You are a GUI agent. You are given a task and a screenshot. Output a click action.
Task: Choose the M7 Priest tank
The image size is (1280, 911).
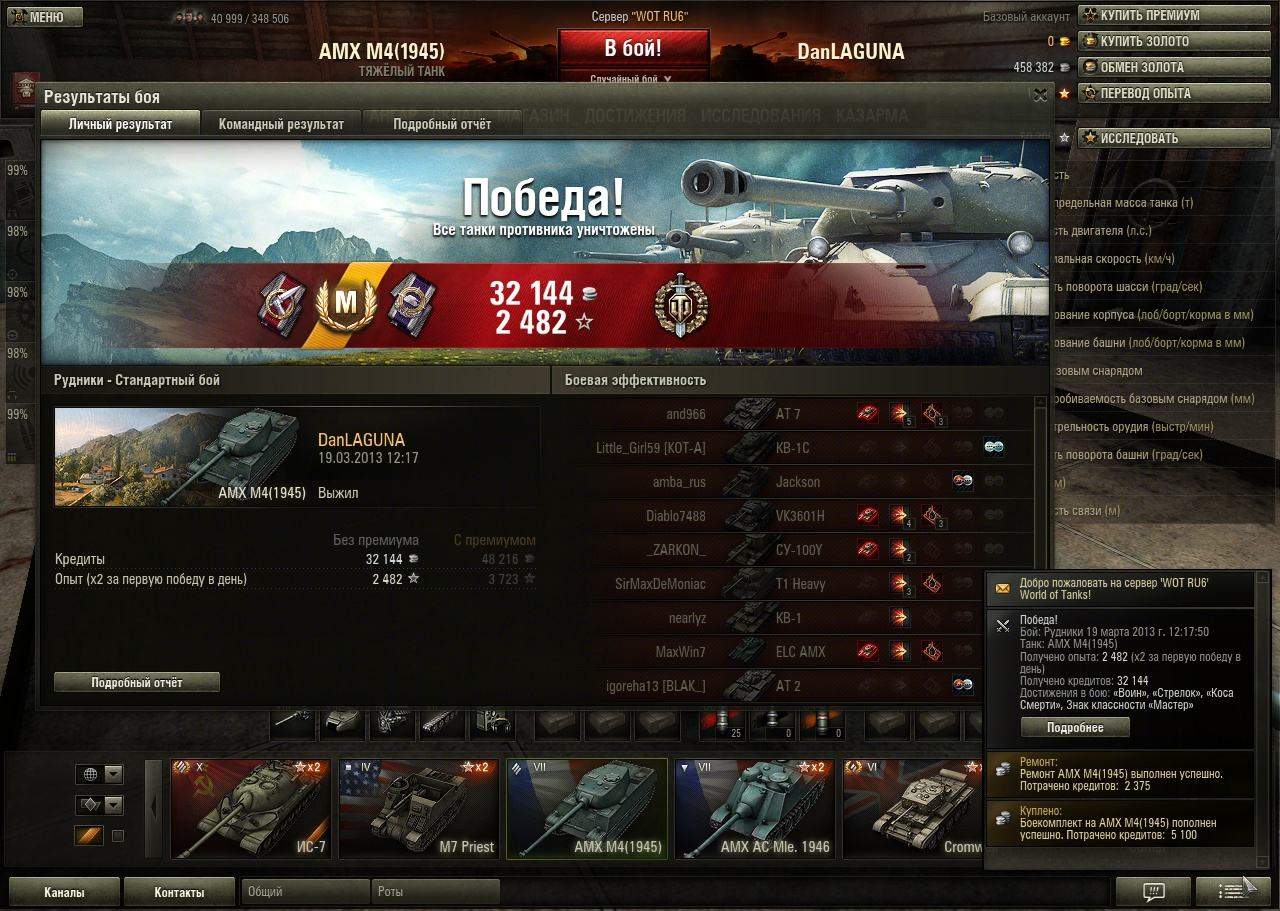click(418, 808)
